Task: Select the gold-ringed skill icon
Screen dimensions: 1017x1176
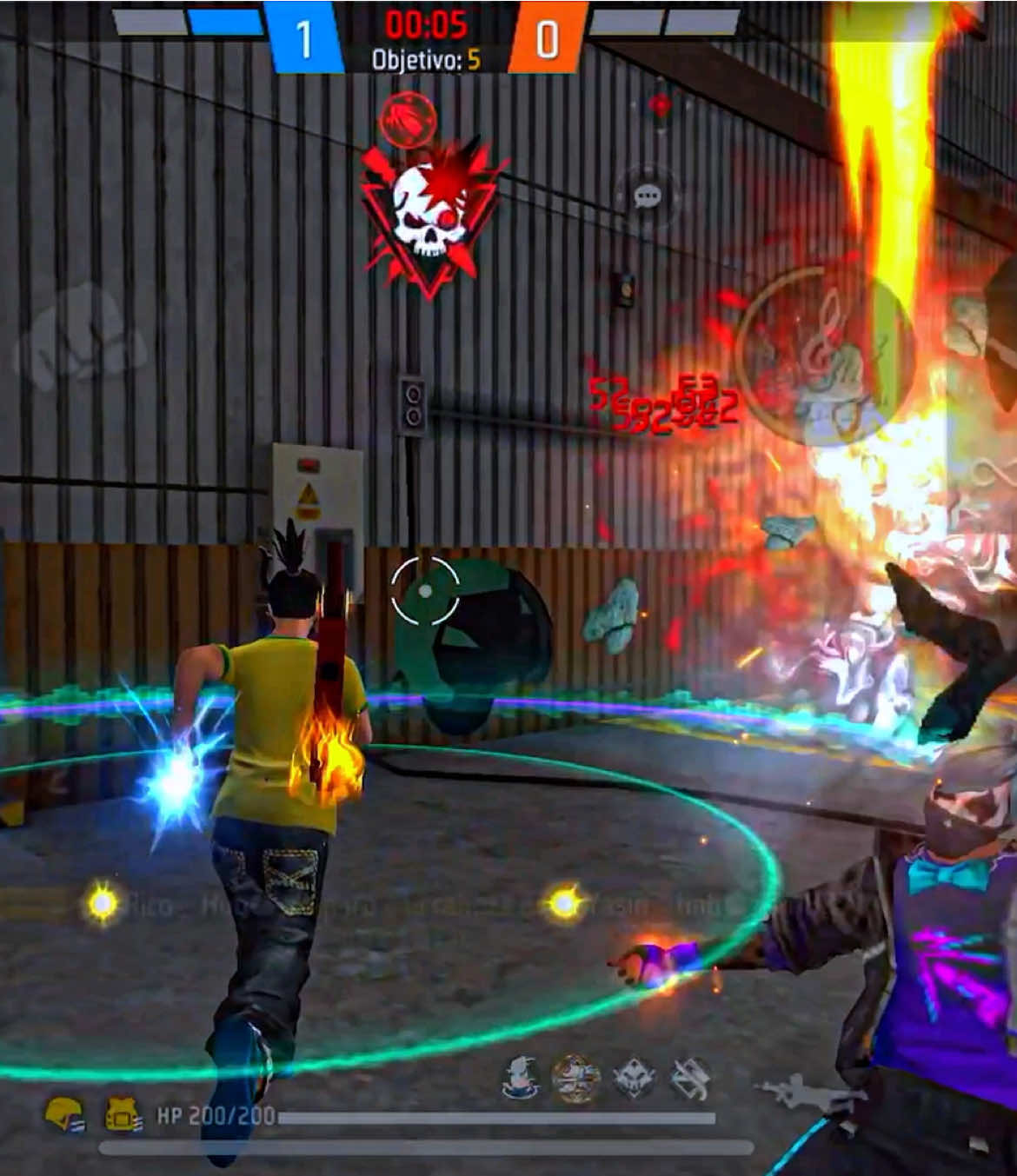Action: 575,1080
